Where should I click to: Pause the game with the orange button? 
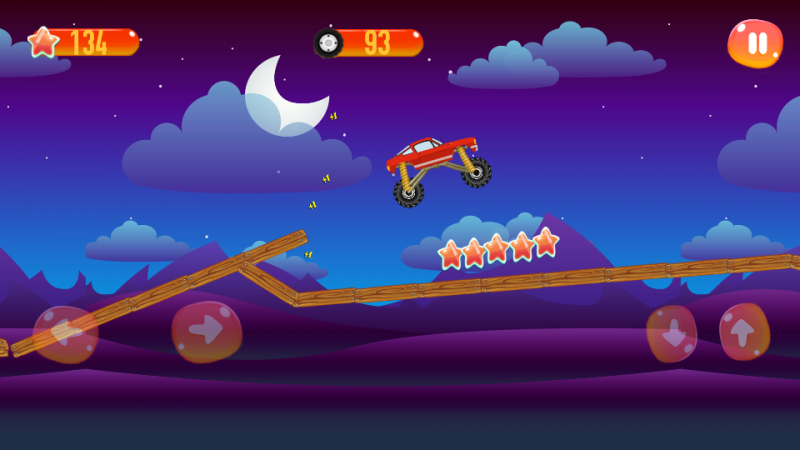click(x=756, y=43)
